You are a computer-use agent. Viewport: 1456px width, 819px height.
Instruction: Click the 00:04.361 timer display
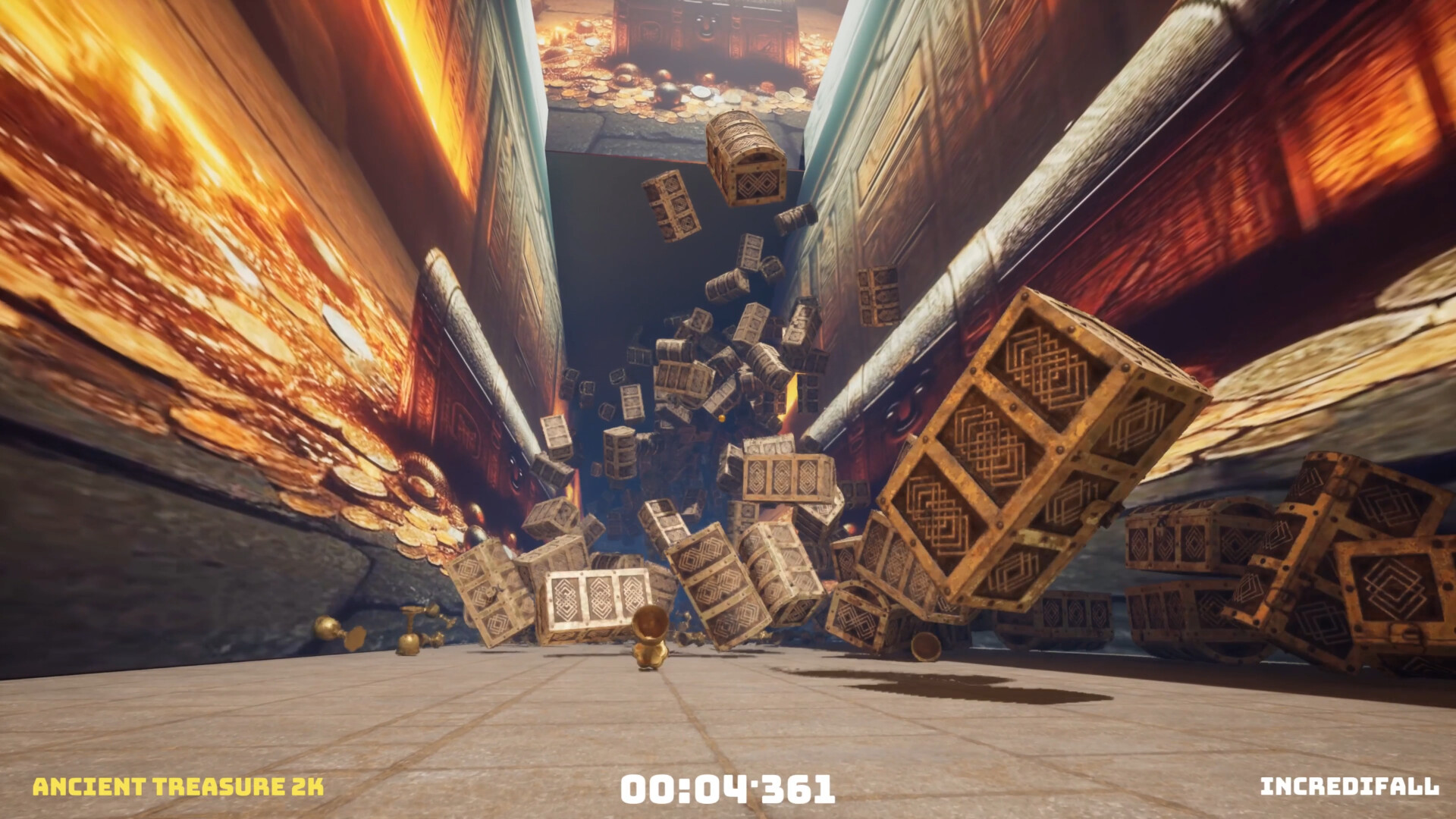point(728,789)
